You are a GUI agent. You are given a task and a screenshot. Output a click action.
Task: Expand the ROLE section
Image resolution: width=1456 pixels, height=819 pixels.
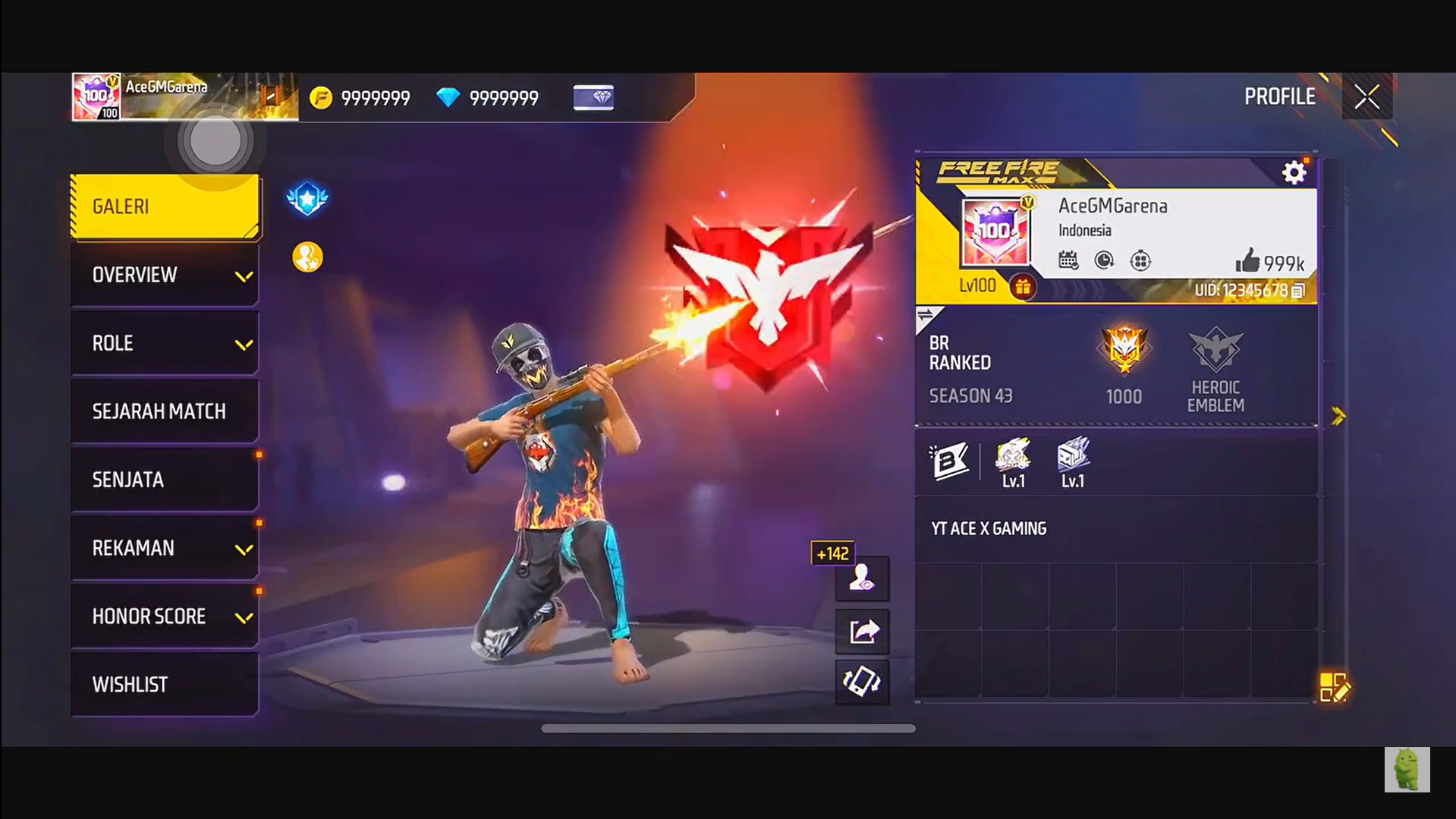coord(165,342)
